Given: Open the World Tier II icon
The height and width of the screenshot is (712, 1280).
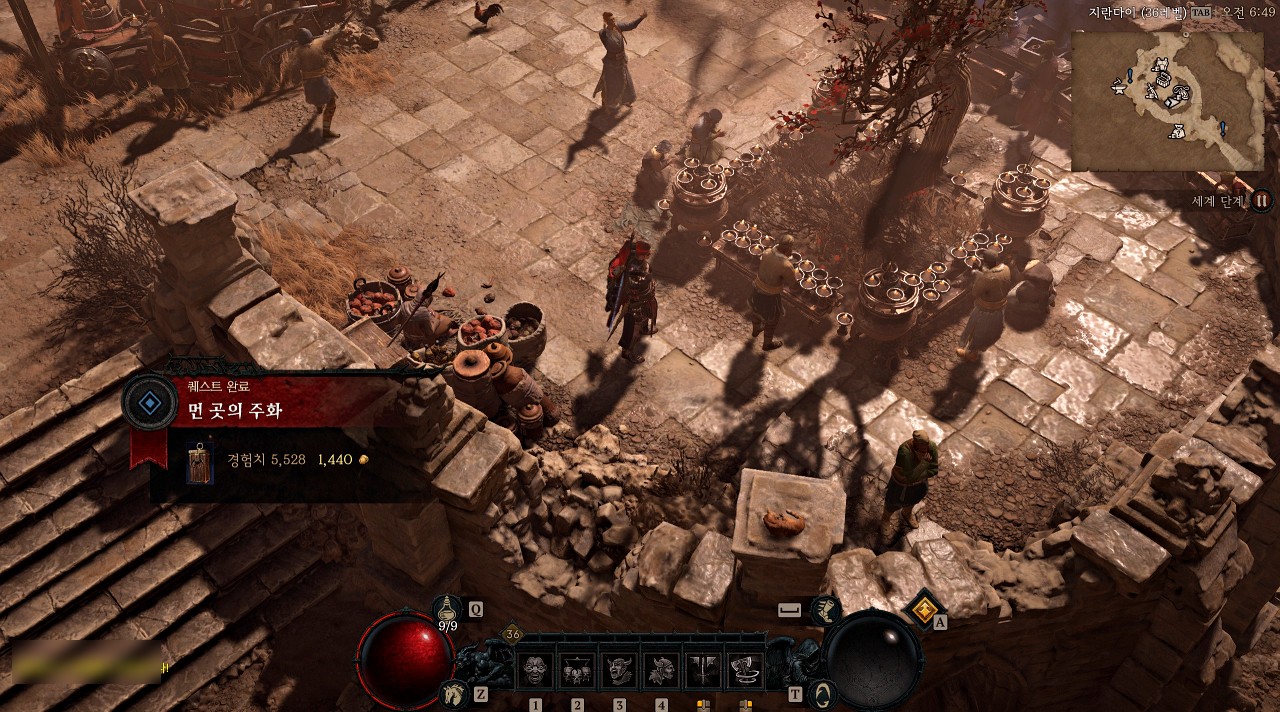Looking at the screenshot, I should [1261, 200].
